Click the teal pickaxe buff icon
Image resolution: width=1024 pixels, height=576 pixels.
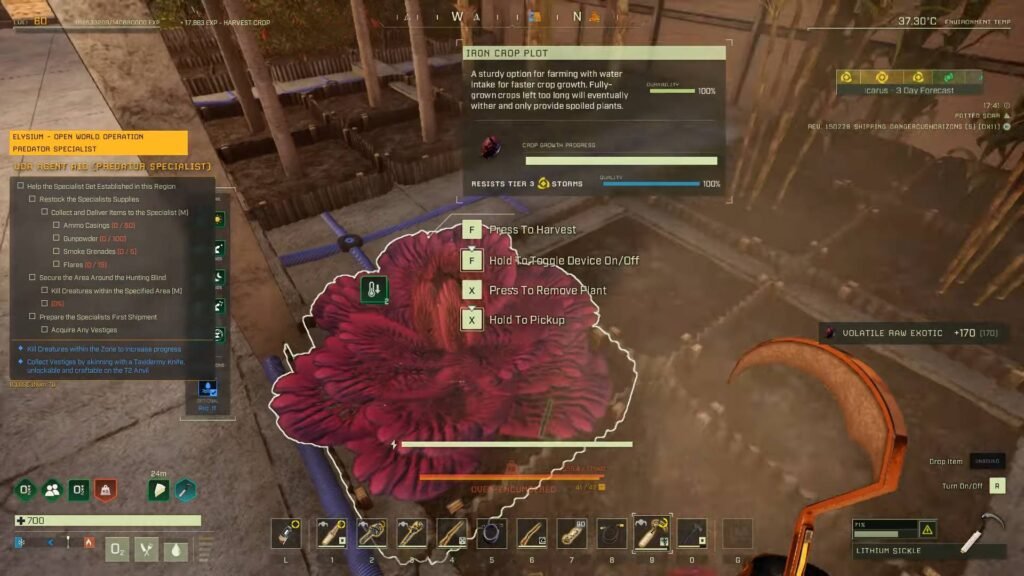(x=185, y=490)
